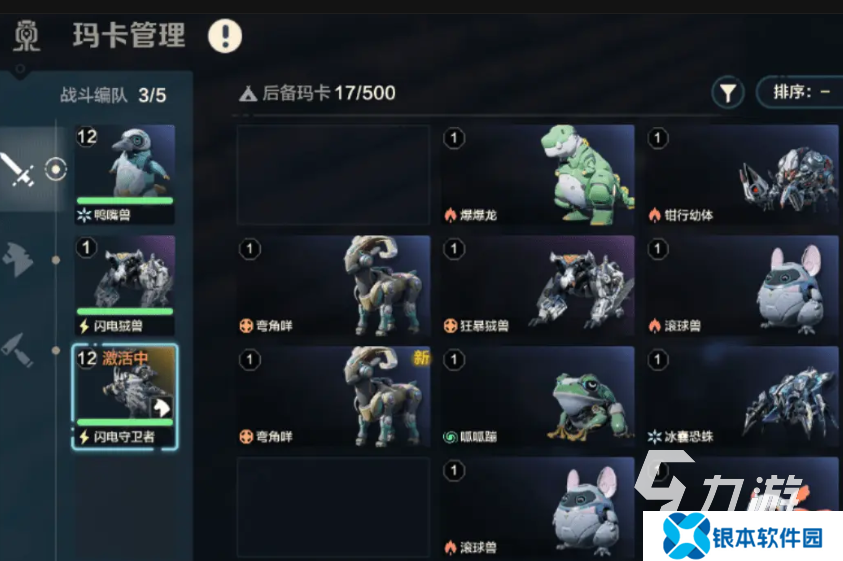Switch to the crossed swords battle tab
The image size is (843, 561).
pyautogui.click(x=19, y=170)
